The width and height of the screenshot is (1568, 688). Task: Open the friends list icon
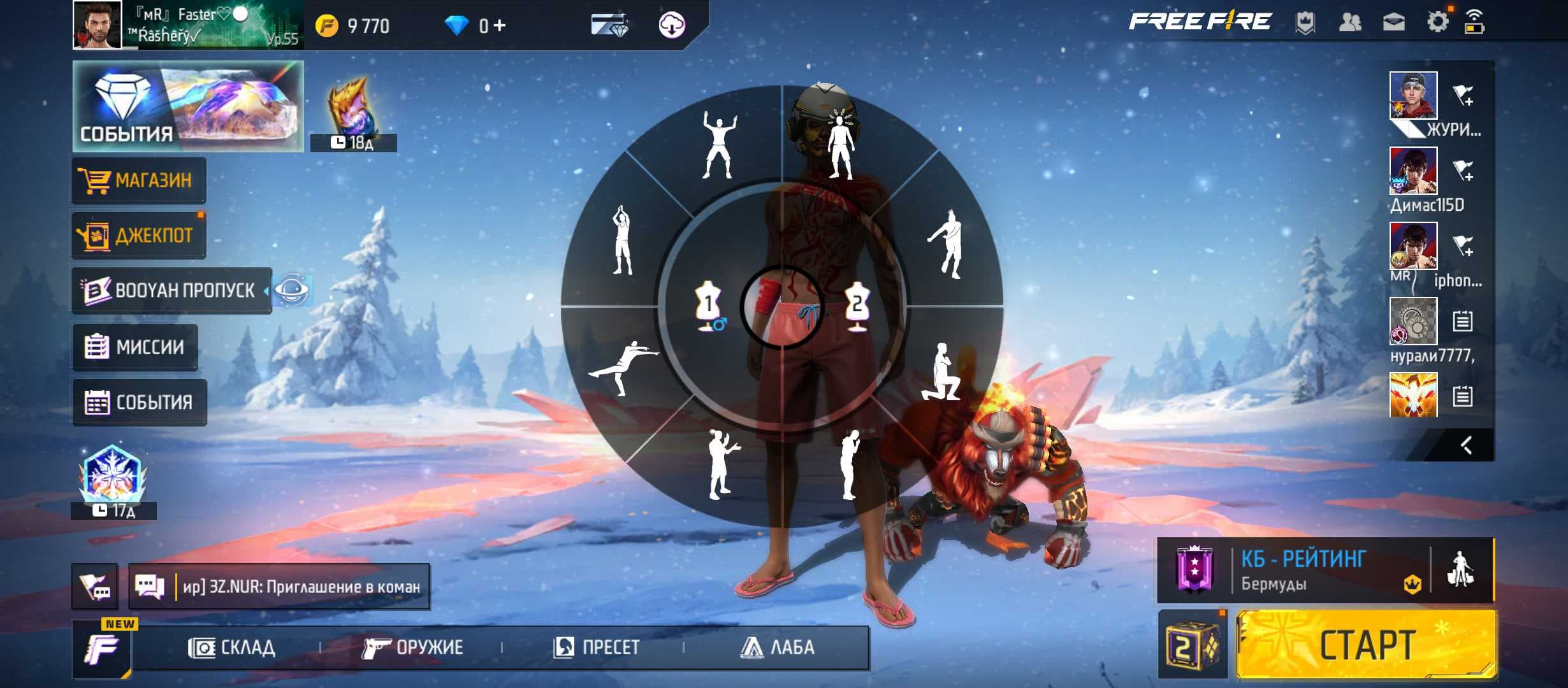(x=1350, y=23)
